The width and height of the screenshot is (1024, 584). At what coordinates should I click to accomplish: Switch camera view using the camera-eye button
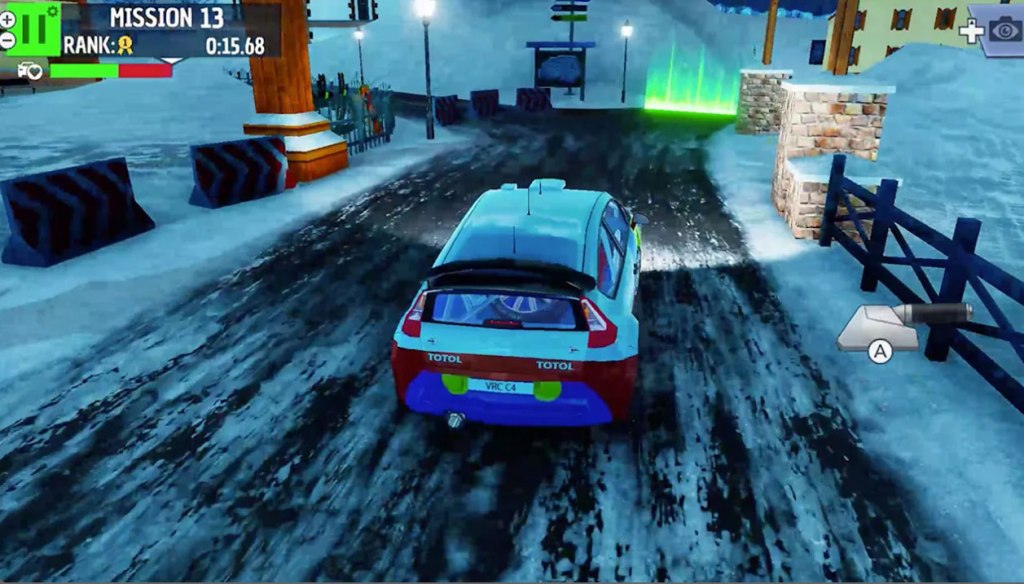1004,30
